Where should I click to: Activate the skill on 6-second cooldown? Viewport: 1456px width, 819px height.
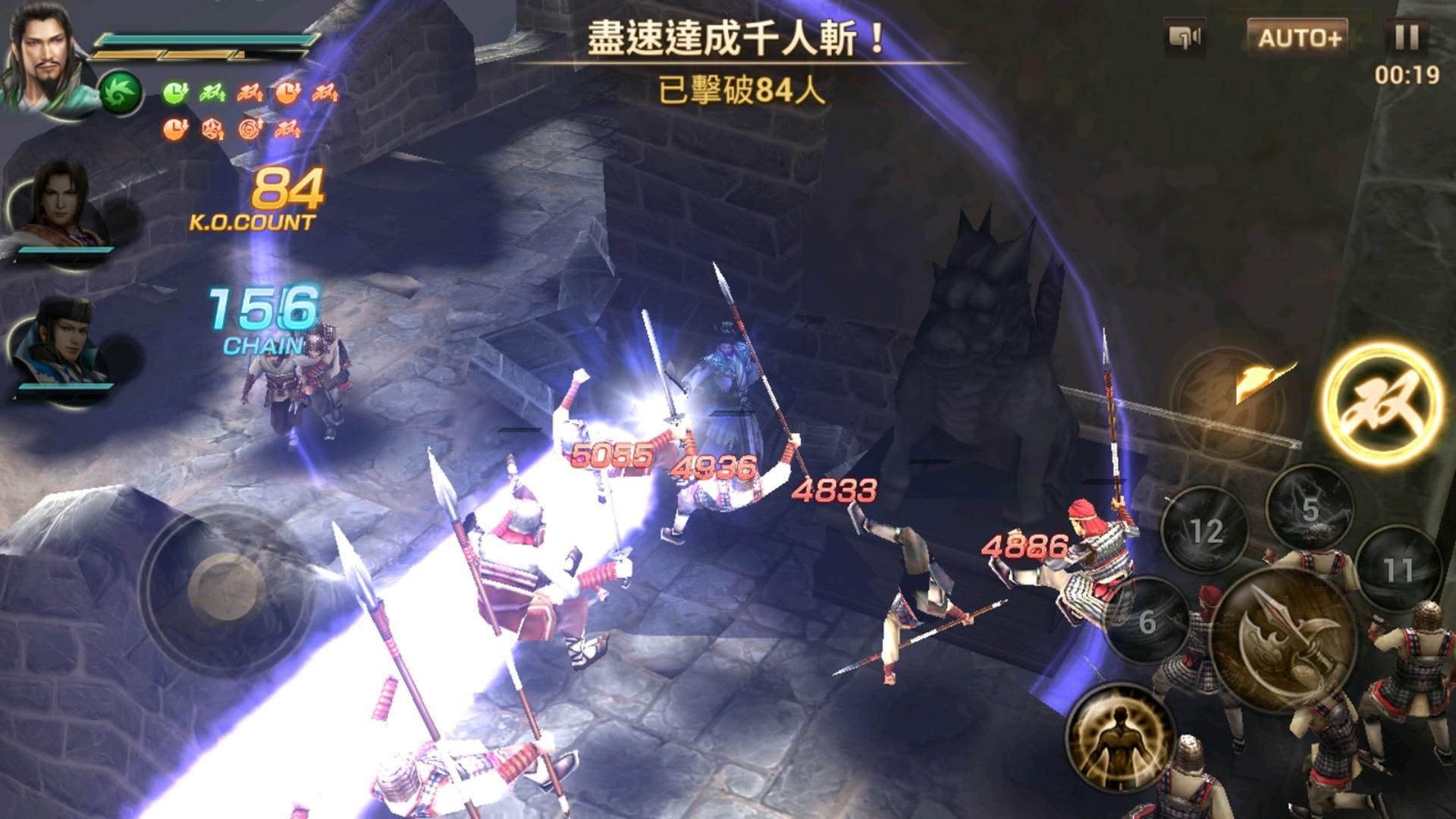pyautogui.click(x=1147, y=622)
